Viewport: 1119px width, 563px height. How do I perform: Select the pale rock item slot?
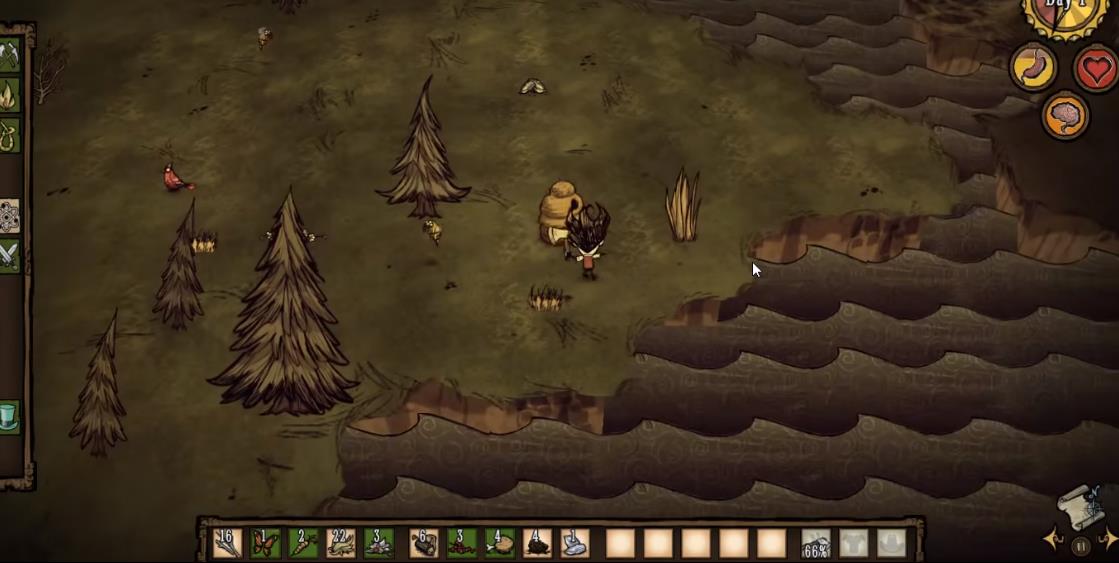(x=575, y=543)
